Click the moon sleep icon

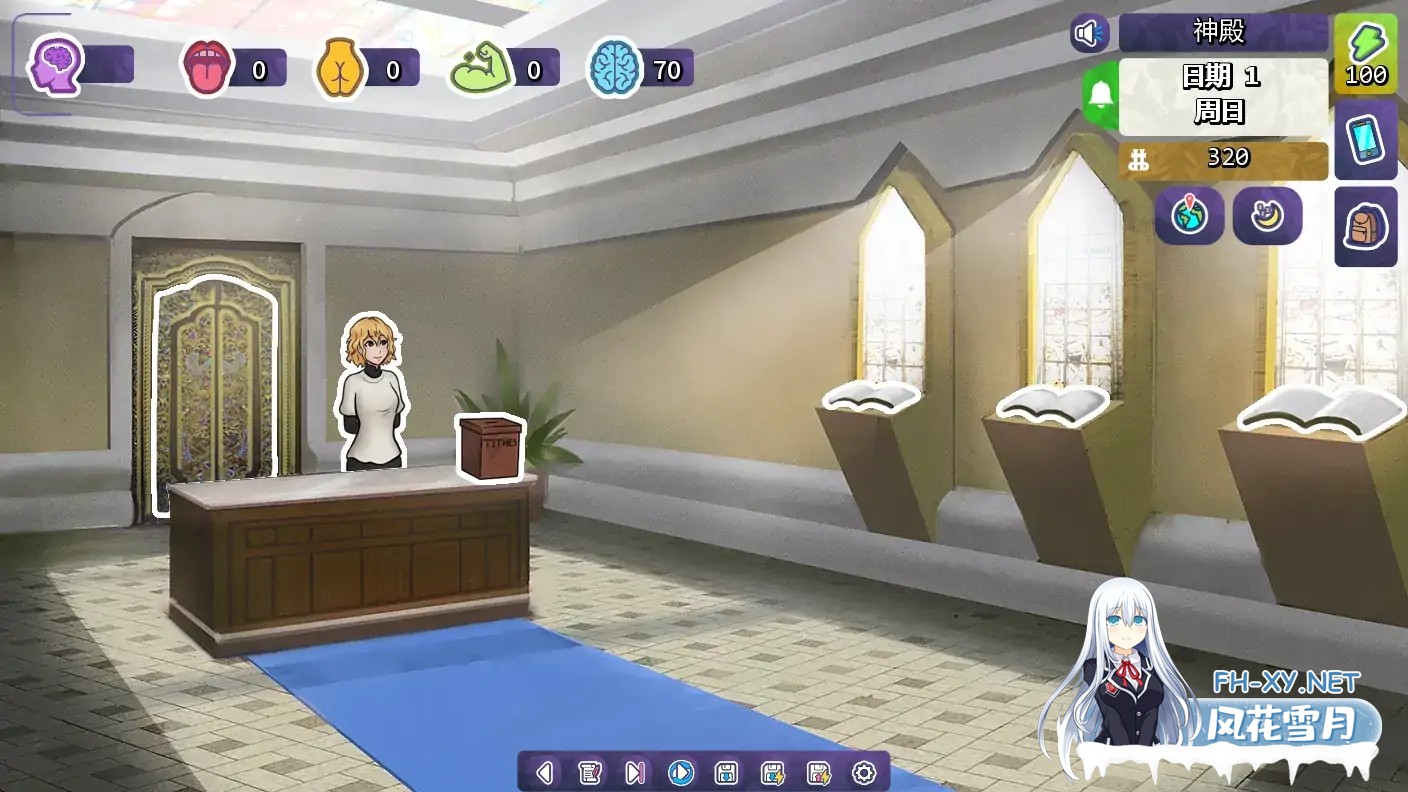(x=1267, y=216)
